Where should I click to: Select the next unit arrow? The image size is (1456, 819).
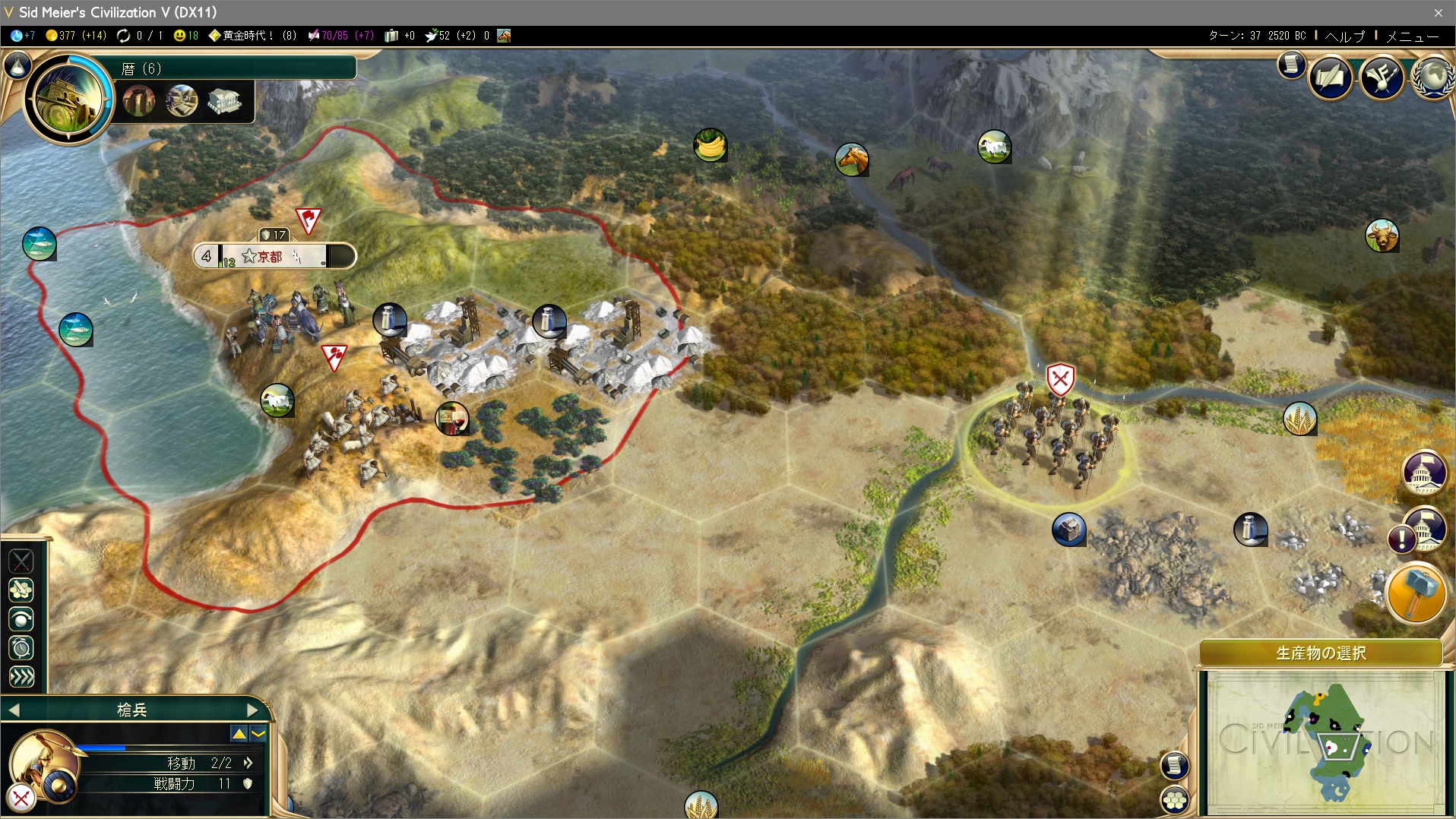click(x=253, y=710)
